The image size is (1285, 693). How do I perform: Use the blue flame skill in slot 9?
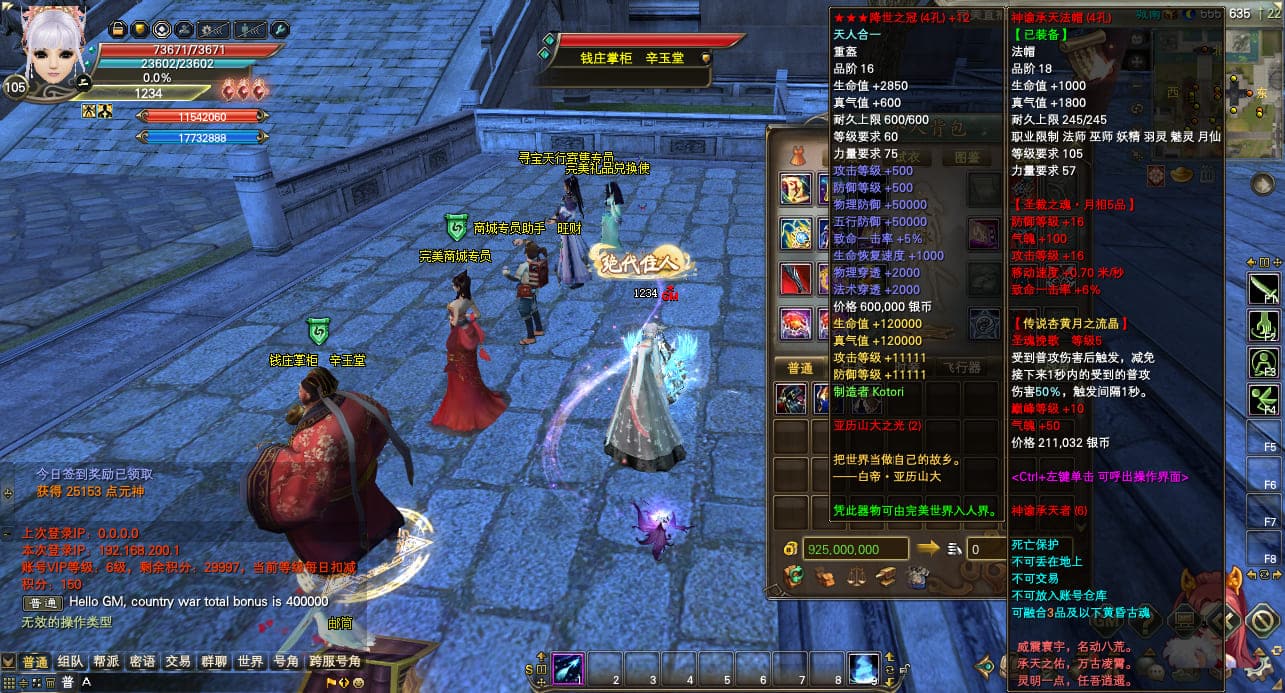[864, 667]
